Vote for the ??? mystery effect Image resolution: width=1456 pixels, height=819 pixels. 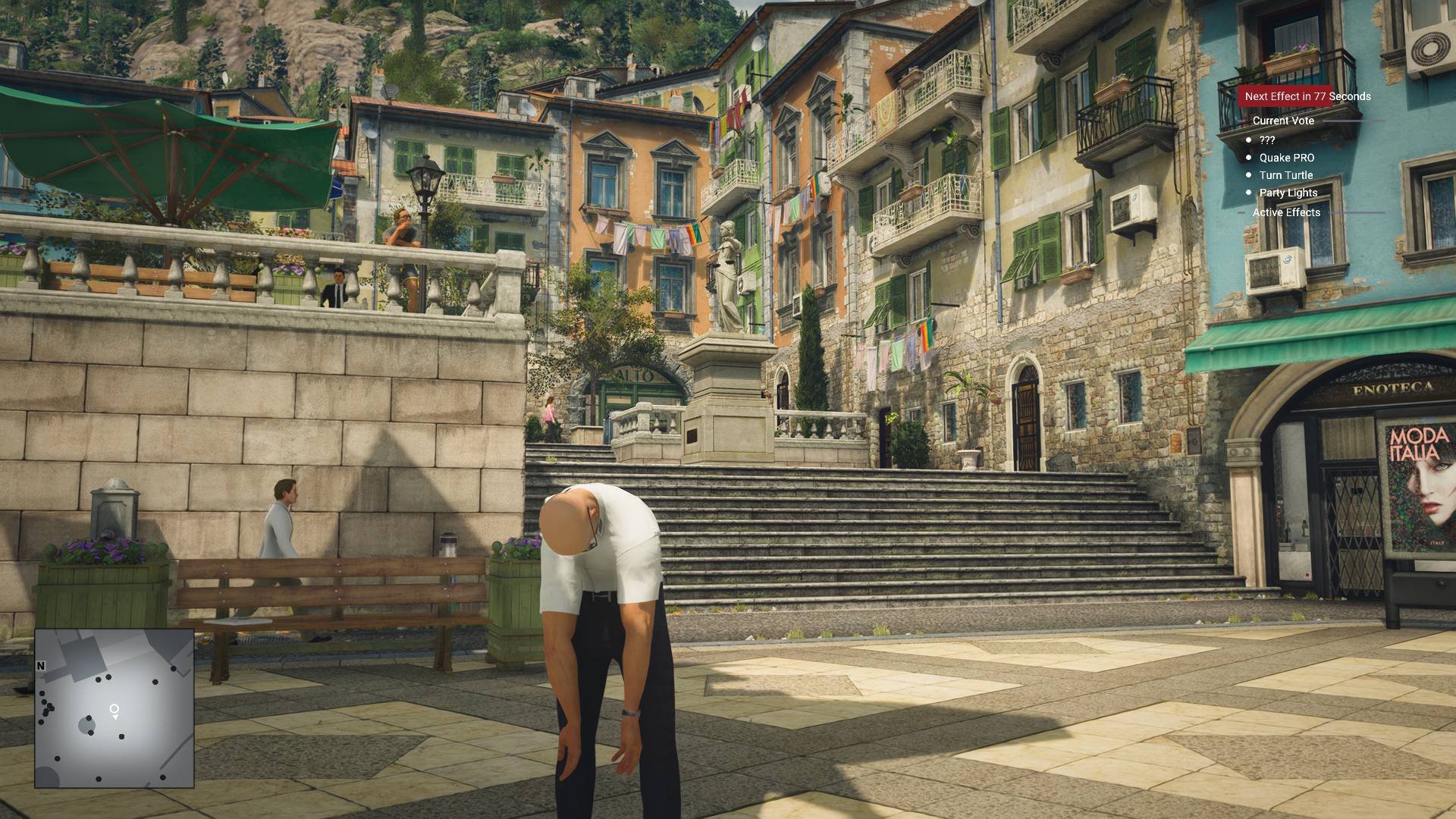point(1266,140)
